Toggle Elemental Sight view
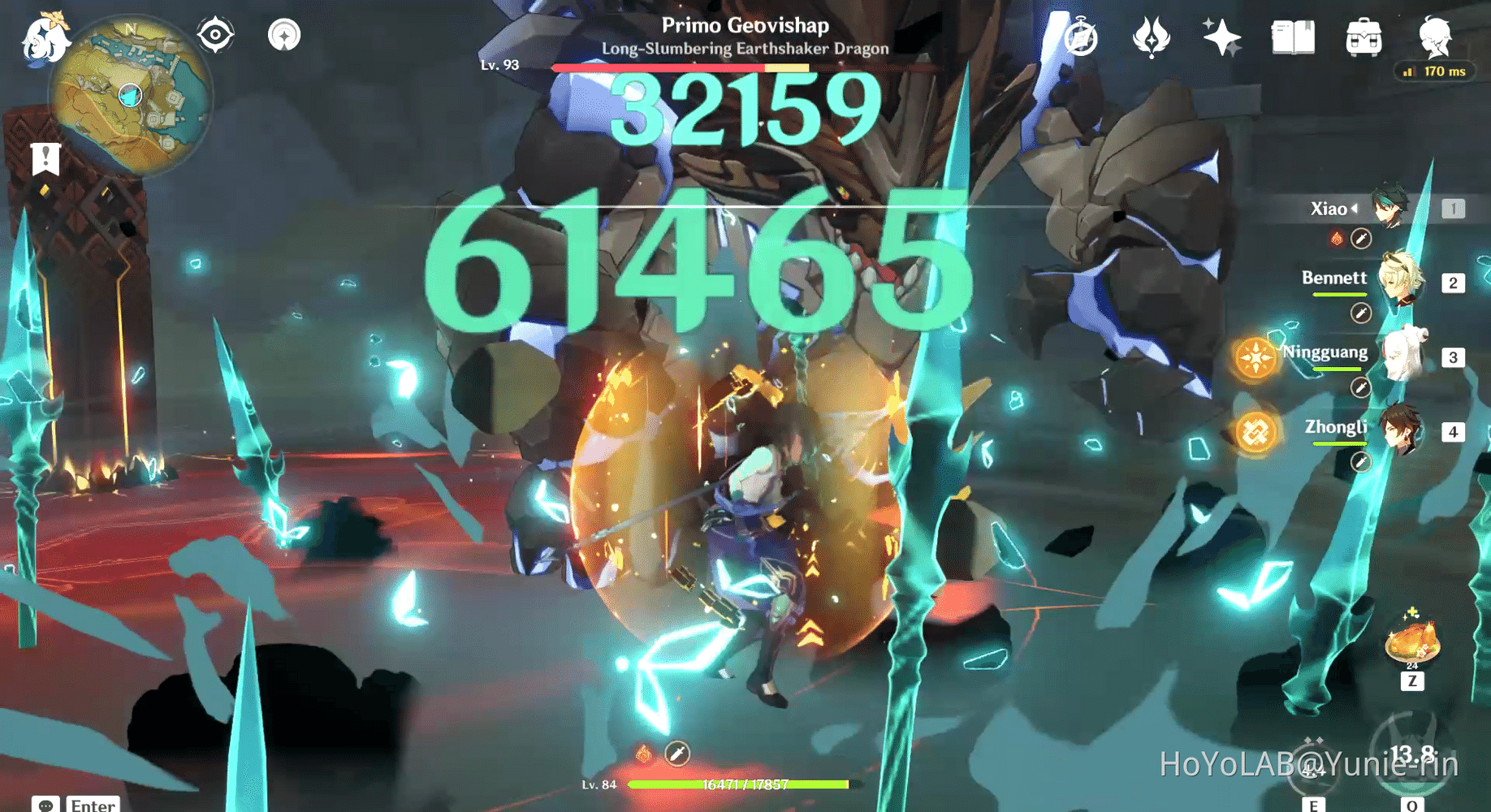This screenshot has height=812, width=1491. coord(214,34)
